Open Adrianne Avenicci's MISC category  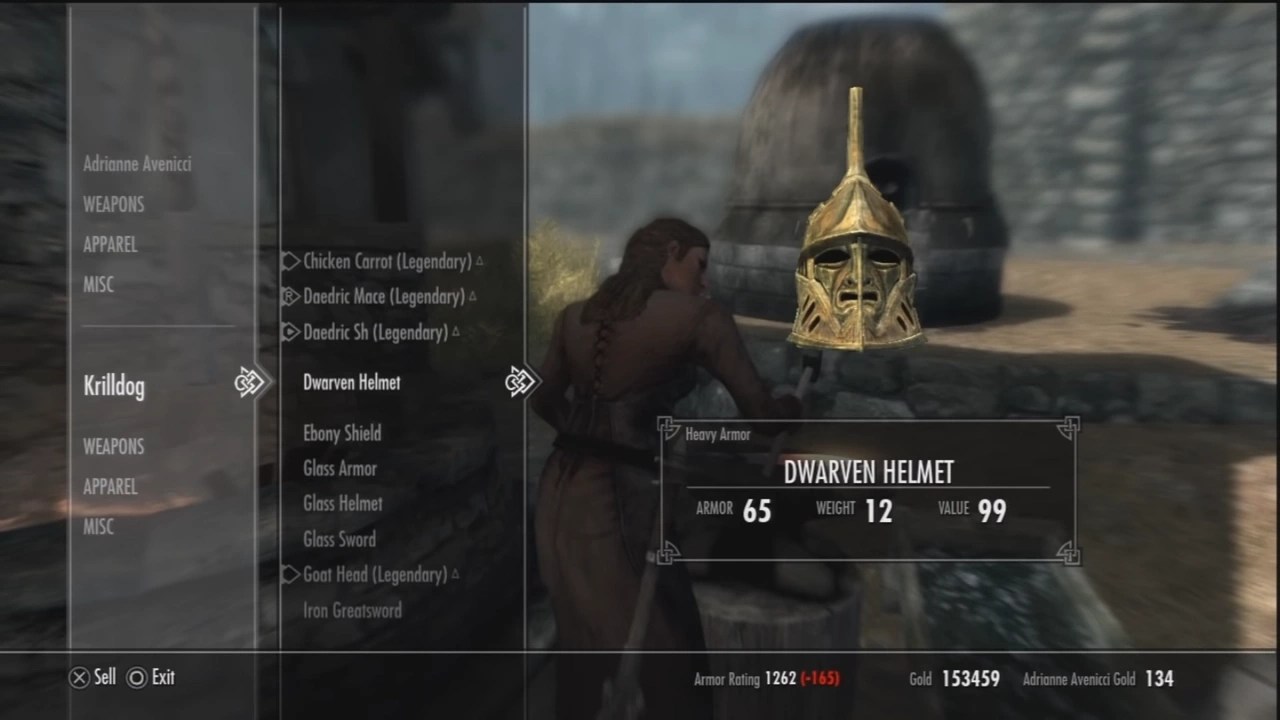[x=99, y=285]
